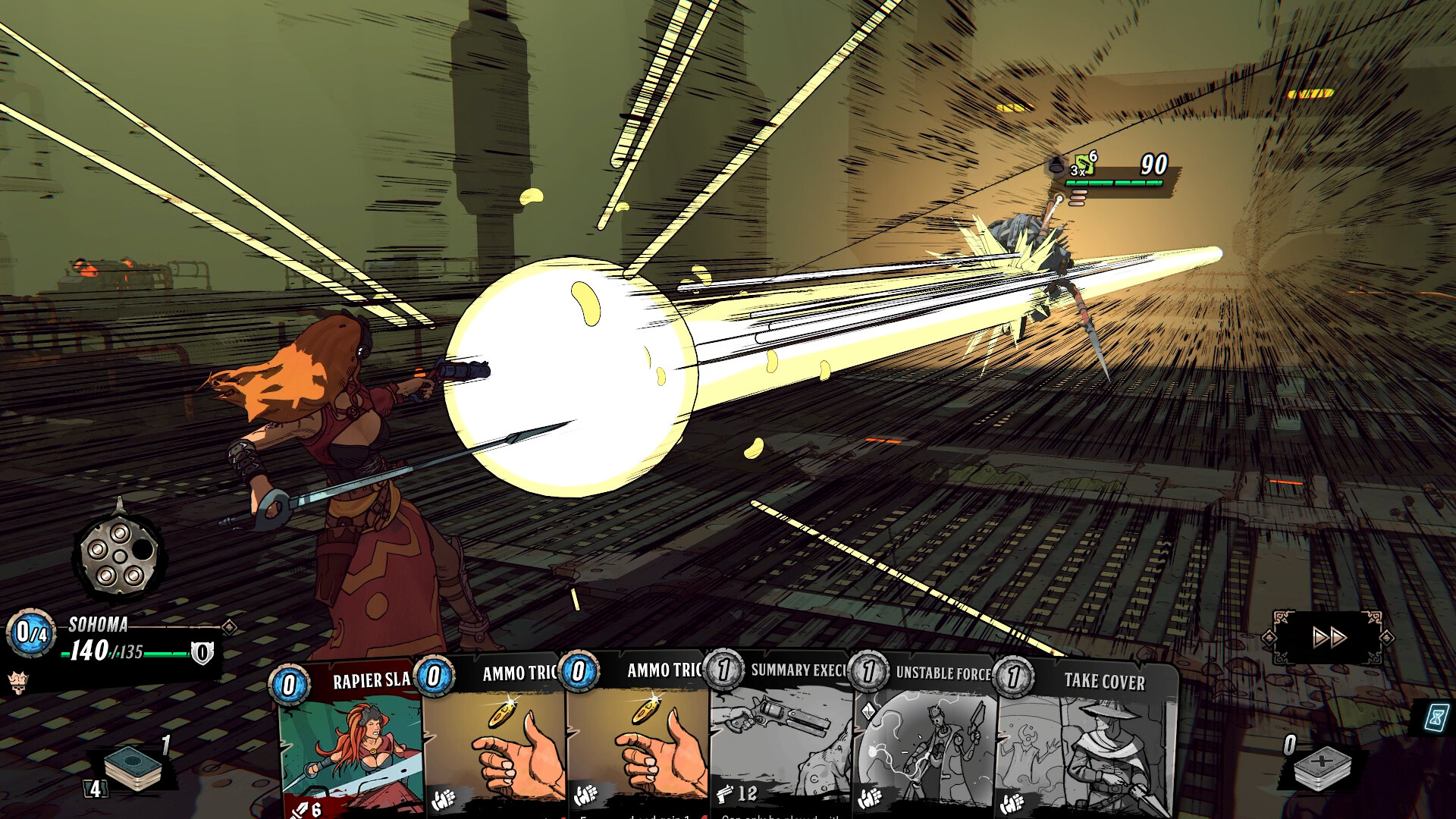Select Sohoma's 0/4 portrait badge
Image resolution: width=1456 pixels, height=819 pixels.
pyautogui.click(x=30, y=633)
